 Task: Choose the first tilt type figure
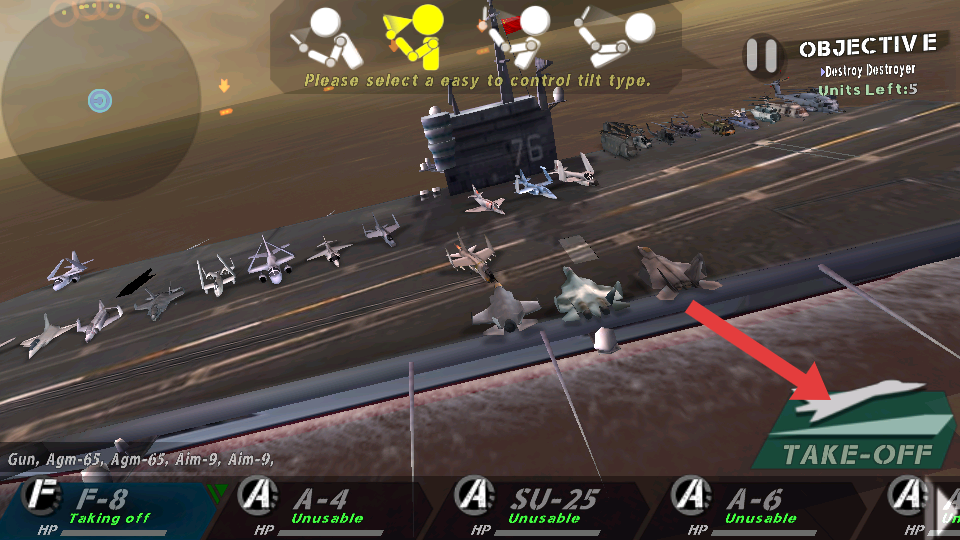(325, 36)
